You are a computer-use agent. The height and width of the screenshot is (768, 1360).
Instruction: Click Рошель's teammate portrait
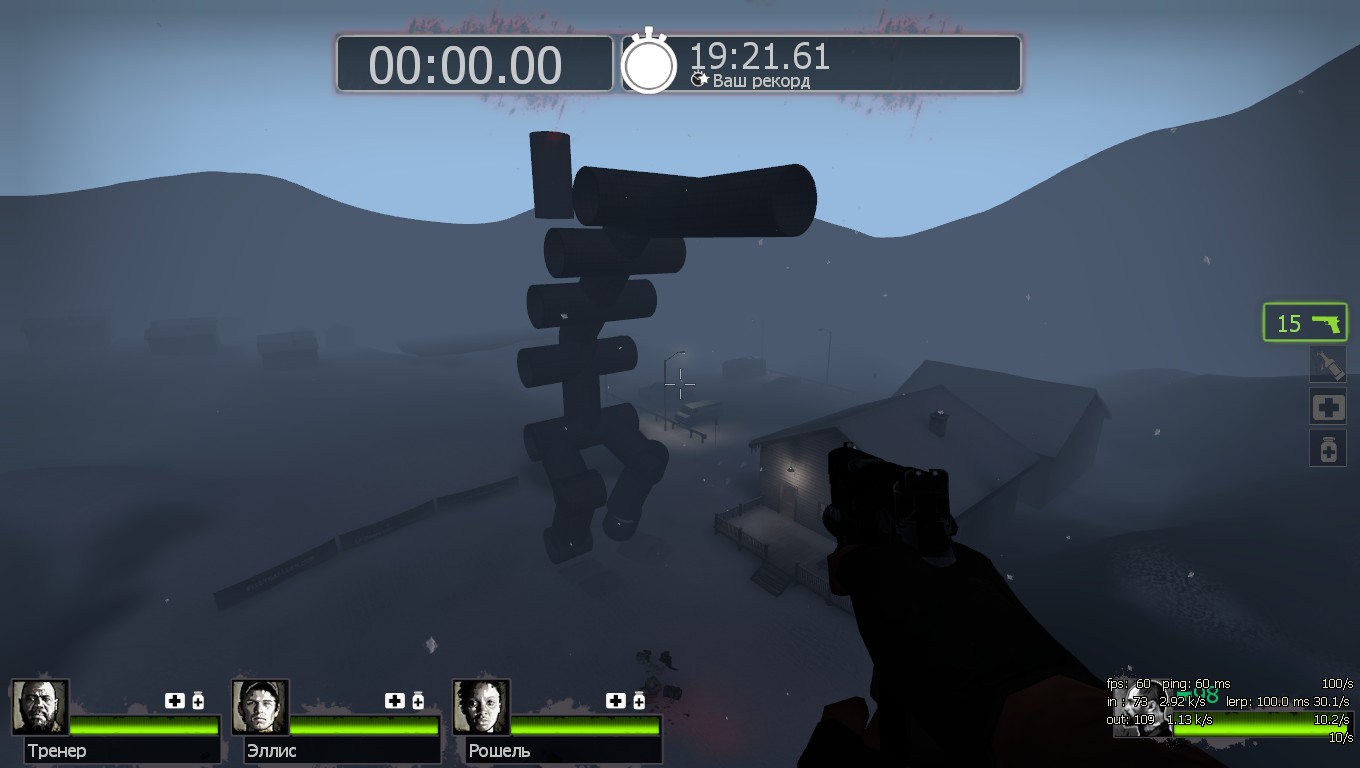(x=480, y=707)
